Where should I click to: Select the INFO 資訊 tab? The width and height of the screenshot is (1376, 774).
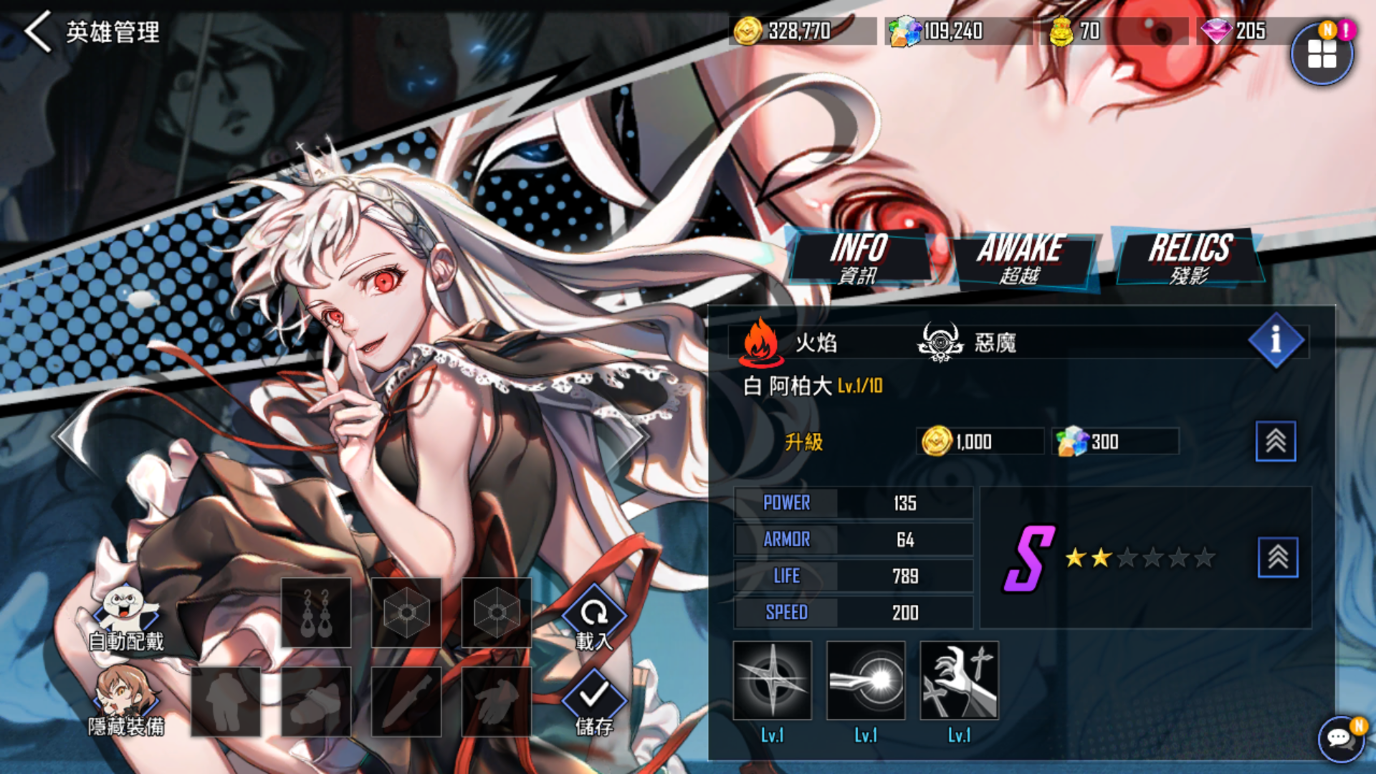tap(858, 258)
